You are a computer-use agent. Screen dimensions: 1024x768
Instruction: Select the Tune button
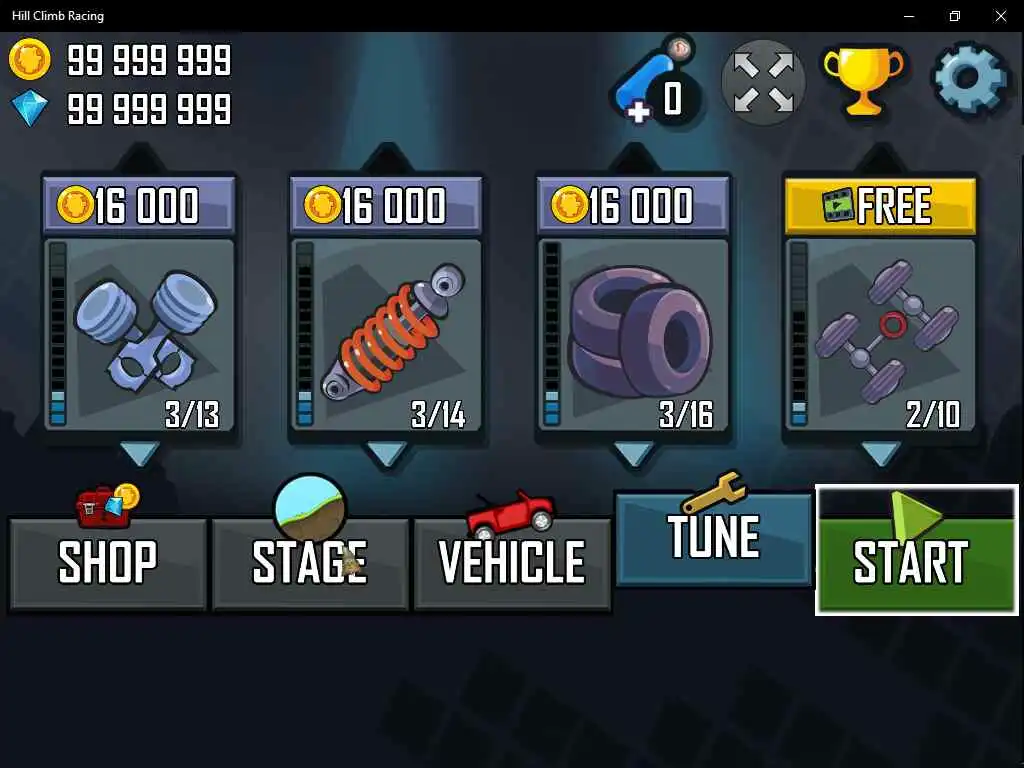[713, 538]
